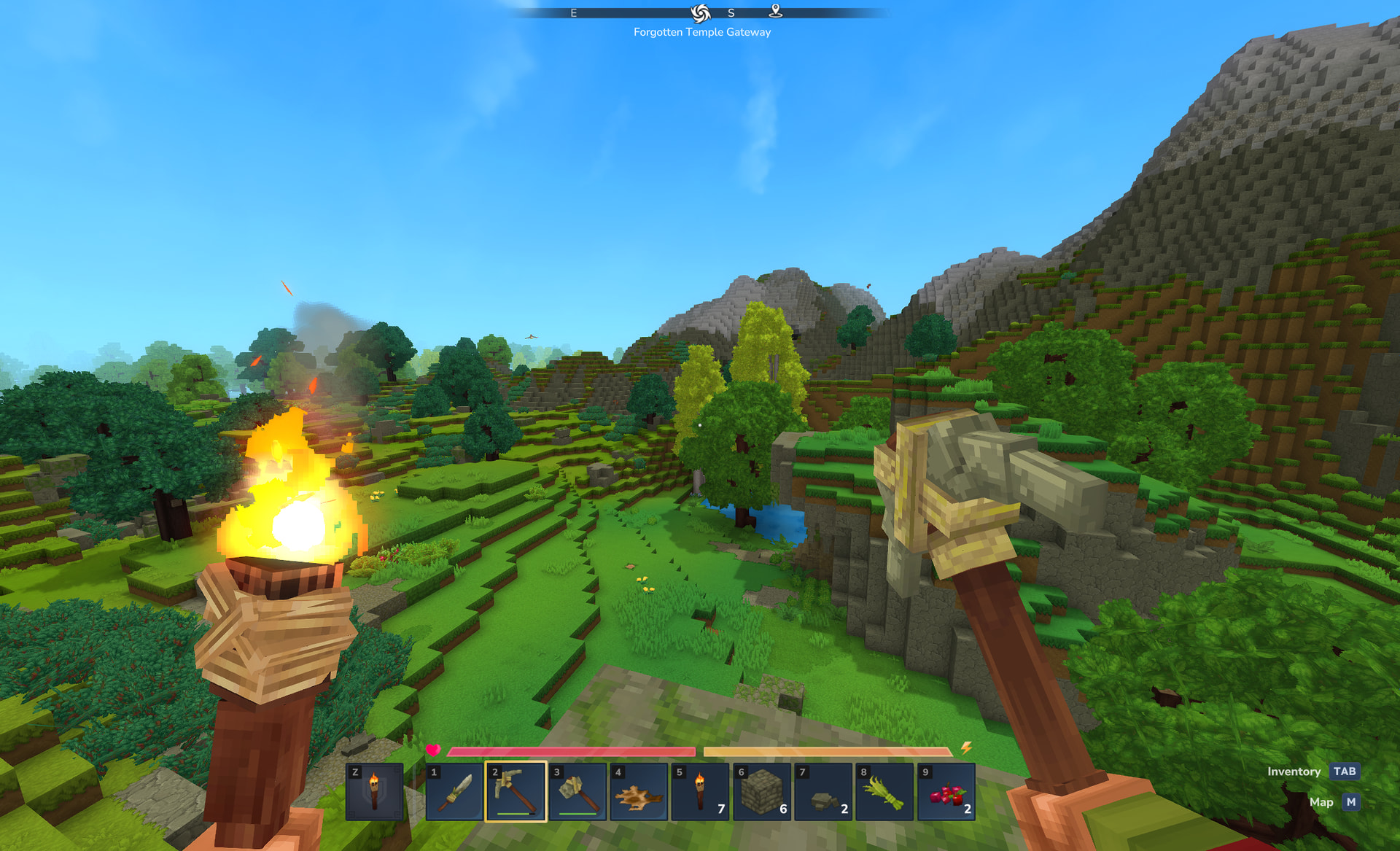Equip the stone hatchet in slot 3
This screenshot has height=851, width=1400.
577,792
